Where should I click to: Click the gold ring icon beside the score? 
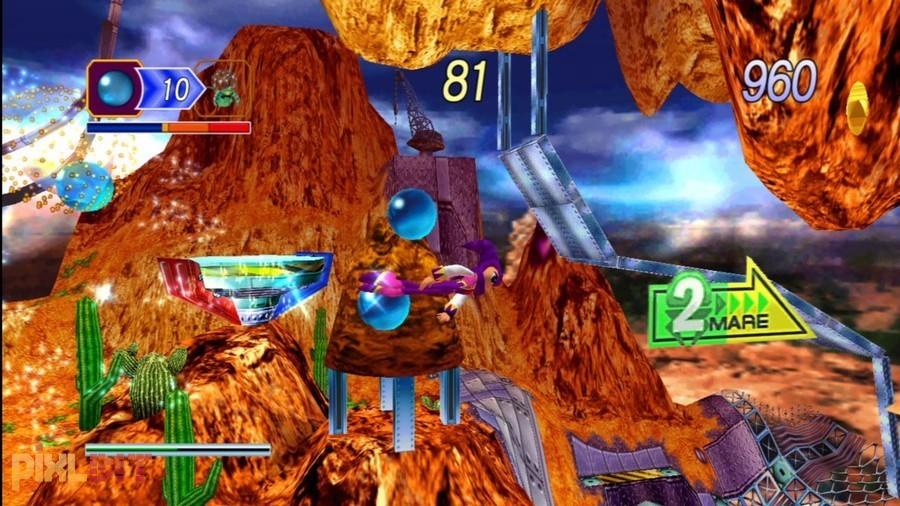coord(857,108)
